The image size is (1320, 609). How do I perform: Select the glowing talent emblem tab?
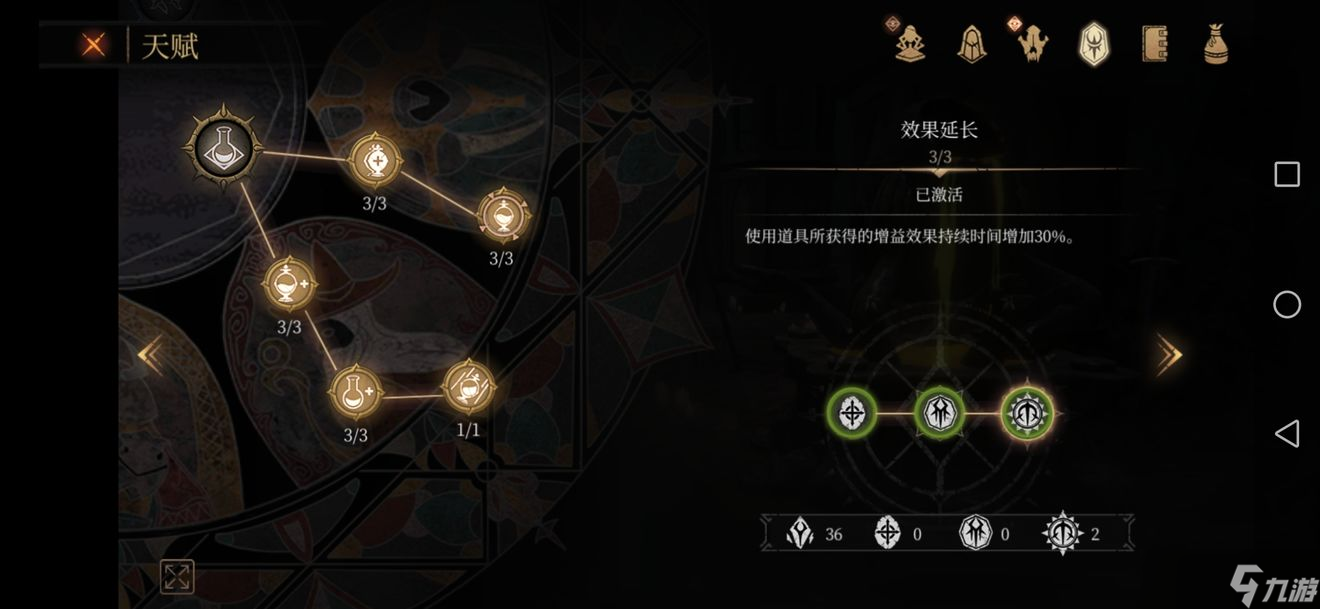click(x=1093, y=44)
